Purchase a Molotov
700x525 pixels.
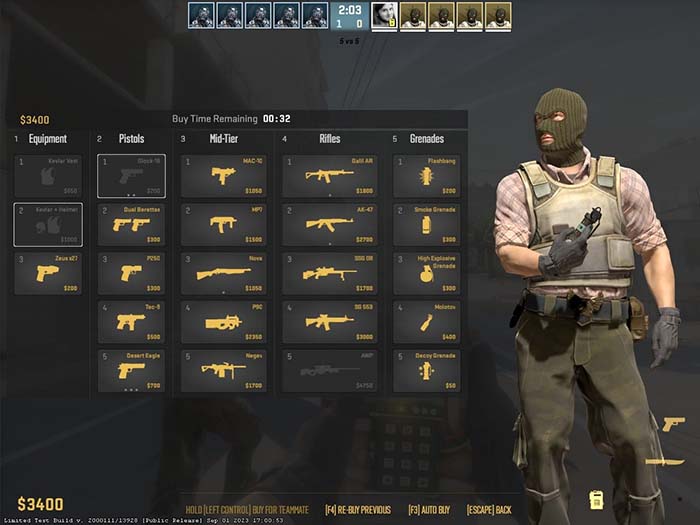click(426, 322)
